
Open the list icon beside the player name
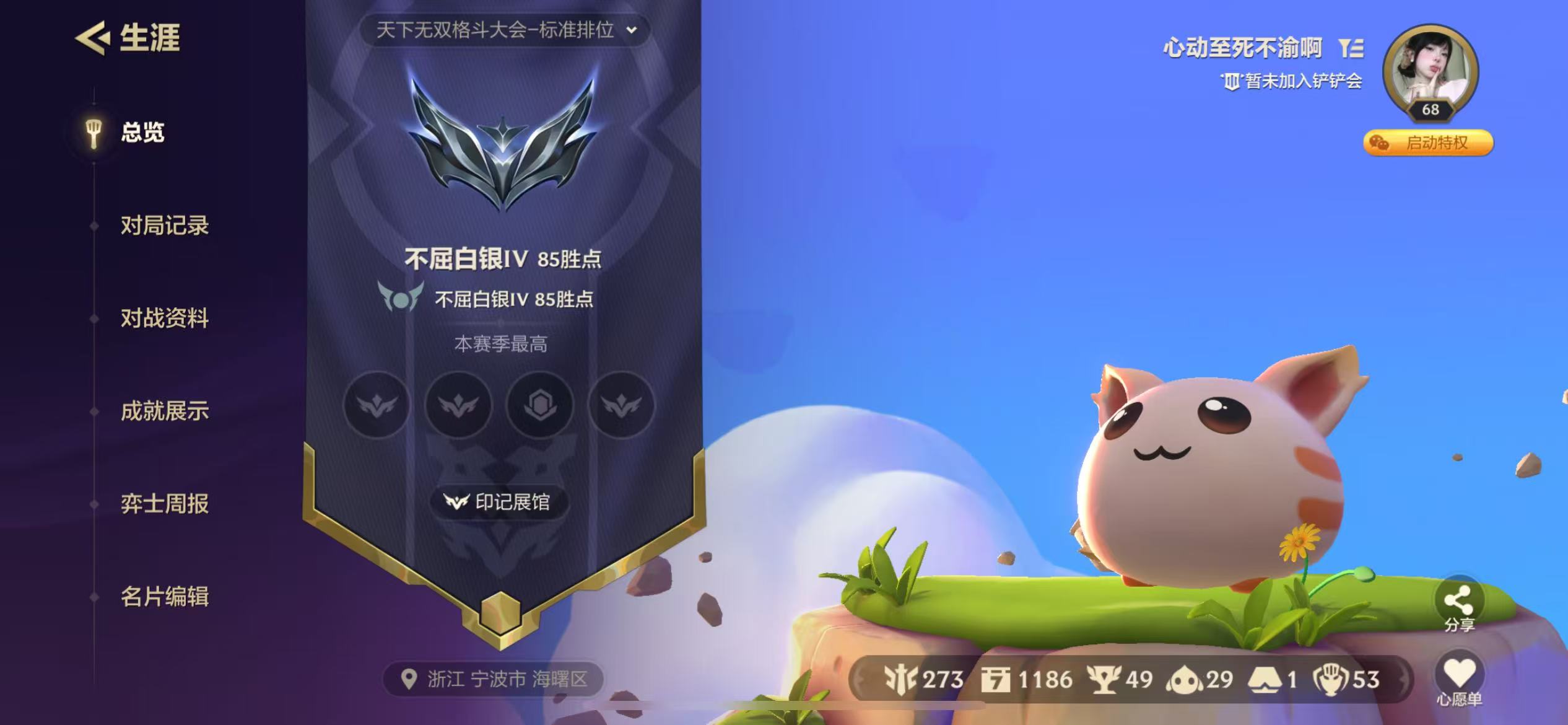tap(1351, 48)
